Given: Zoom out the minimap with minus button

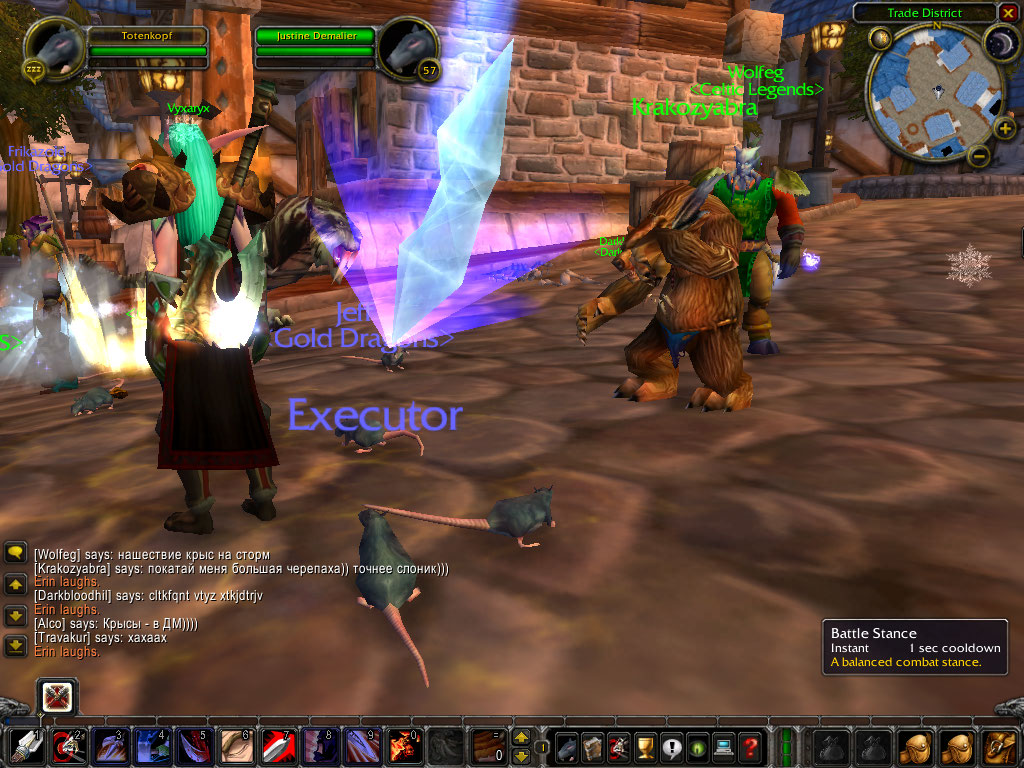Looking at the screenshot, I should 979,155.
